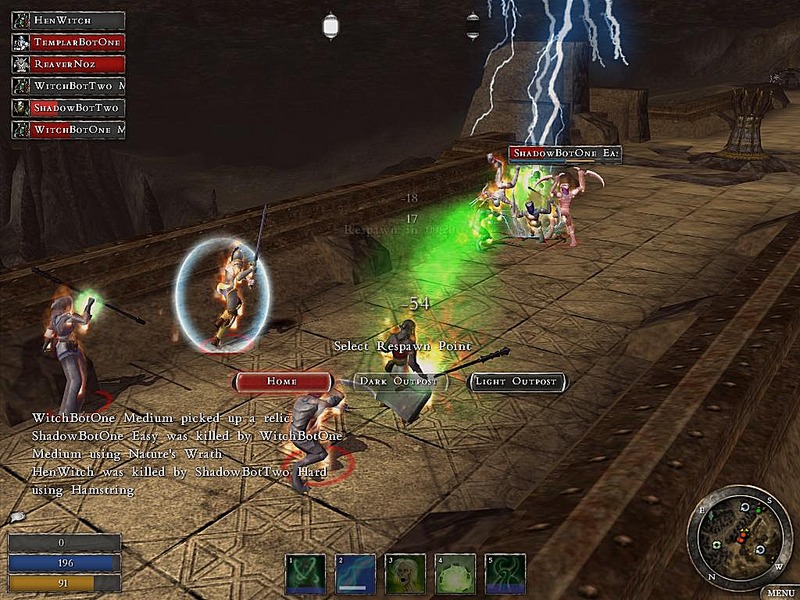This screenshot has height=600, width=800.
Task: Cast the glowing green orb ability
Action: click(456, 574)
